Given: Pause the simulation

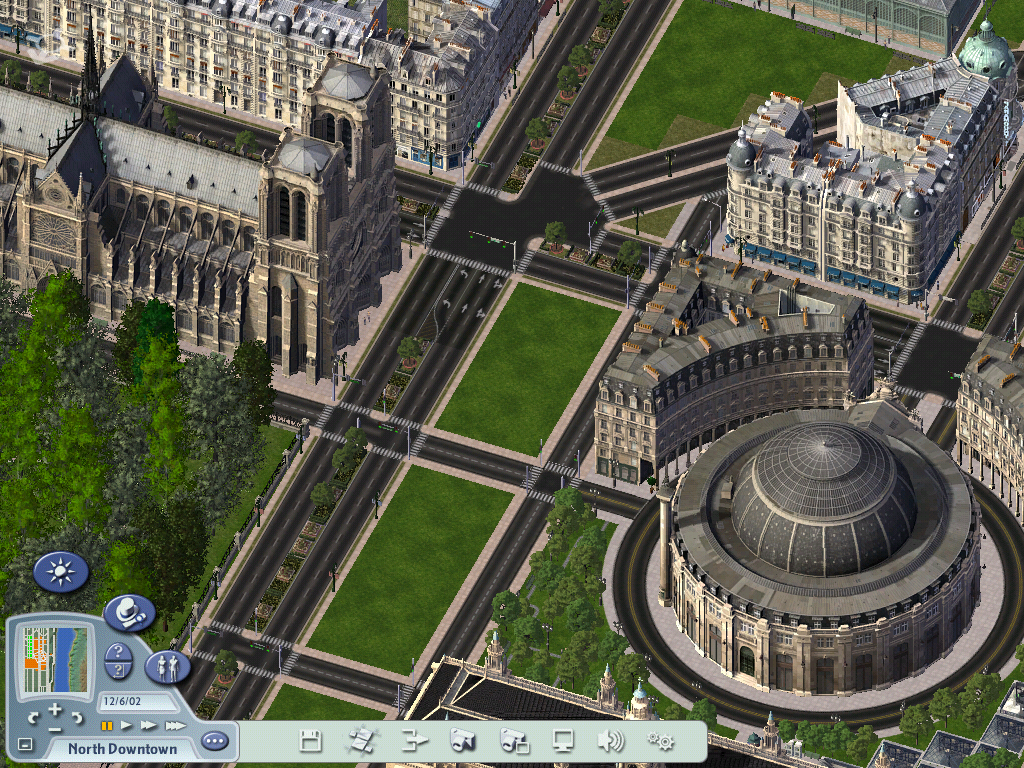Looking at the screenshot, I should (x=106, y=725).
